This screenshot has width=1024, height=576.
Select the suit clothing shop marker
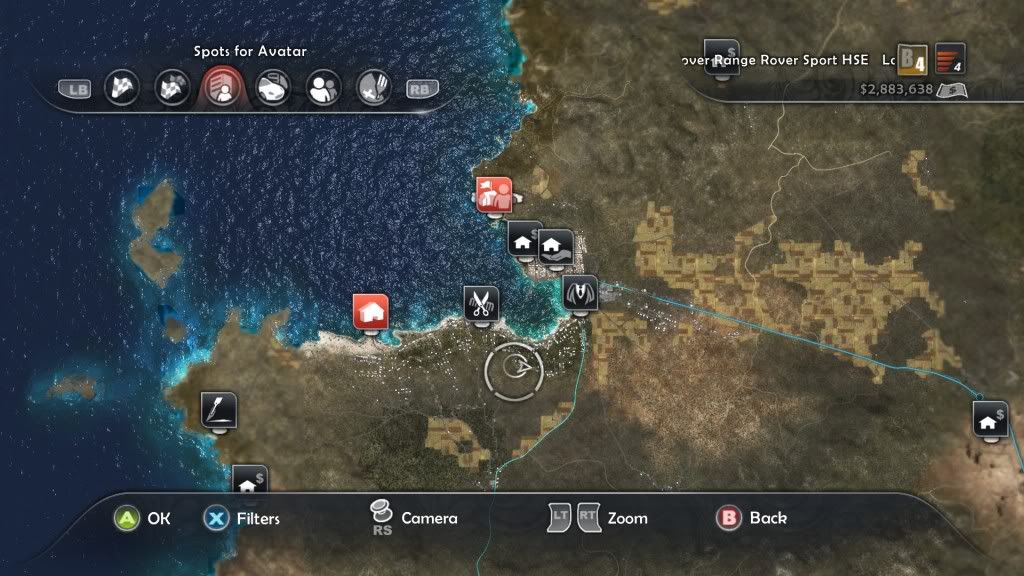[579, 292]
